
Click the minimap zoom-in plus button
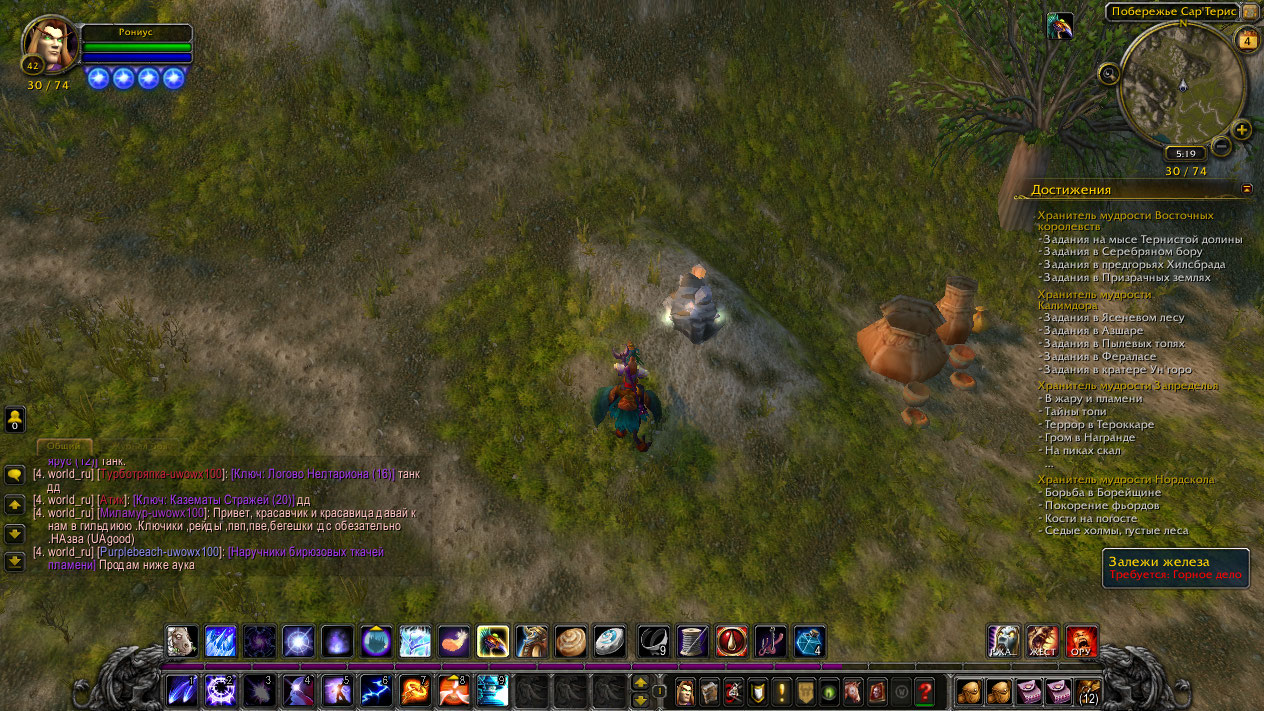1242,130
